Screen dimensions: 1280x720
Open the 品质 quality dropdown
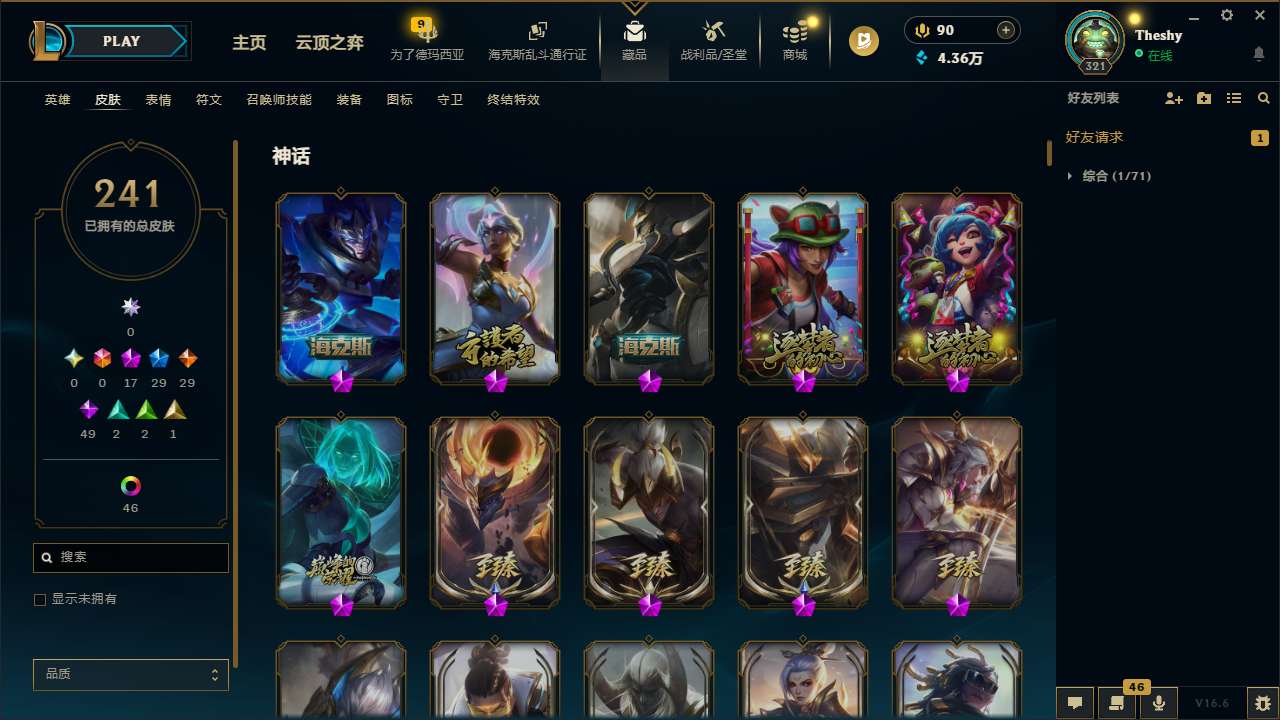coord(130,674)
